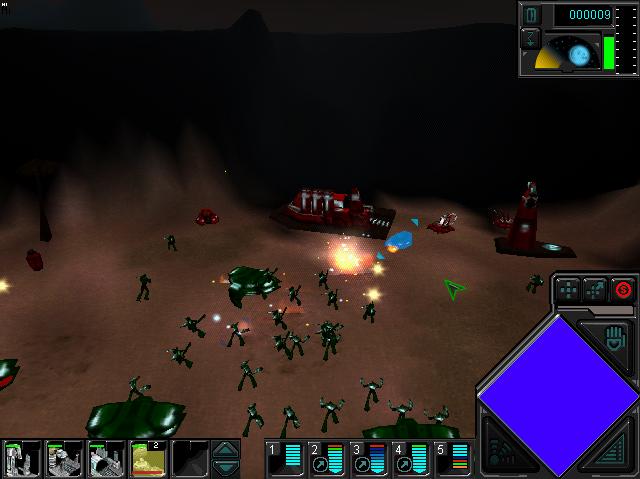
Task: Click the build queue scroll up arrow
Action: click(x=227, y=449)
